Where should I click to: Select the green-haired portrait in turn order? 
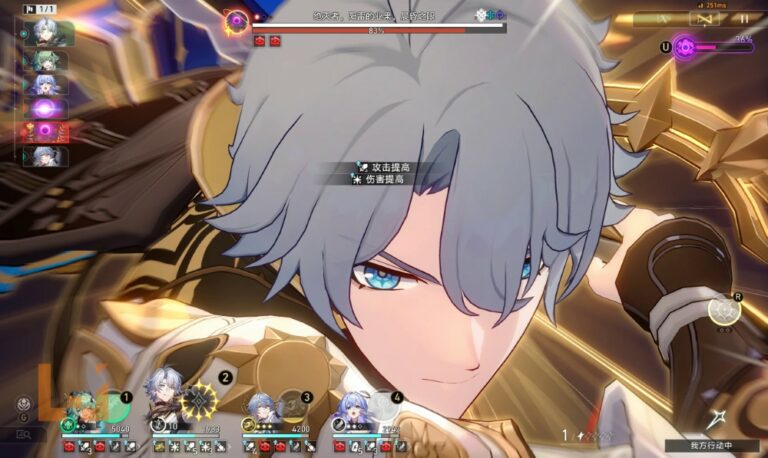pos(46,59)
